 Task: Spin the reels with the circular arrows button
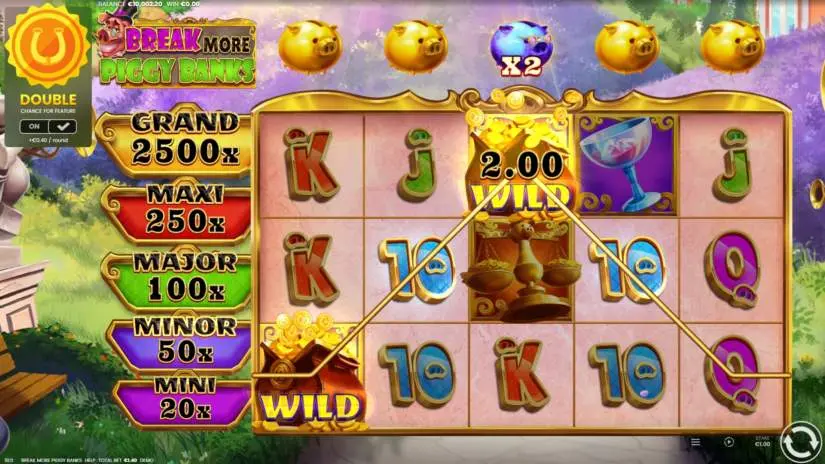[x=800, y=441]
